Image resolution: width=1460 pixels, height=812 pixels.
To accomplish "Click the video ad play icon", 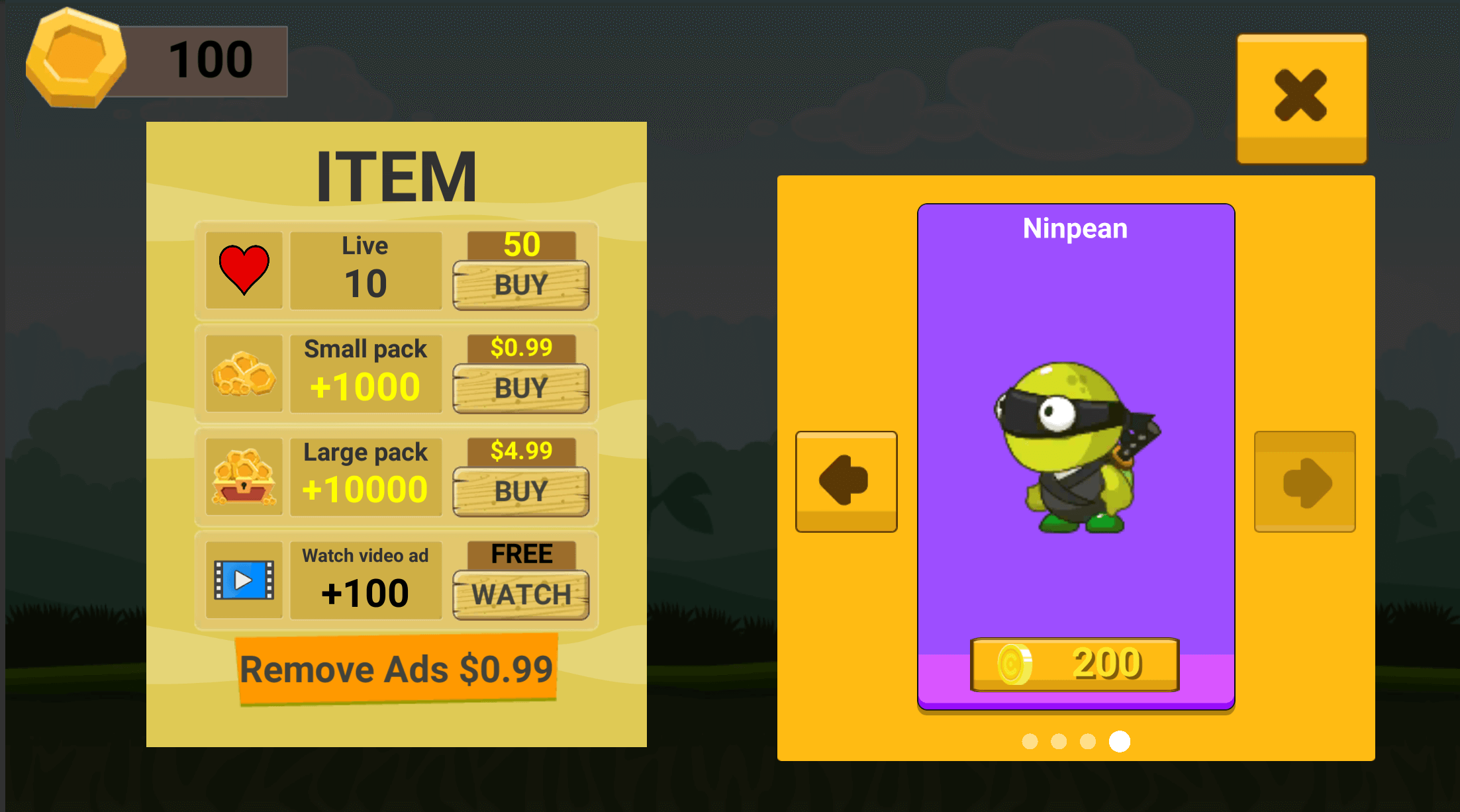I will pos(243,580).
